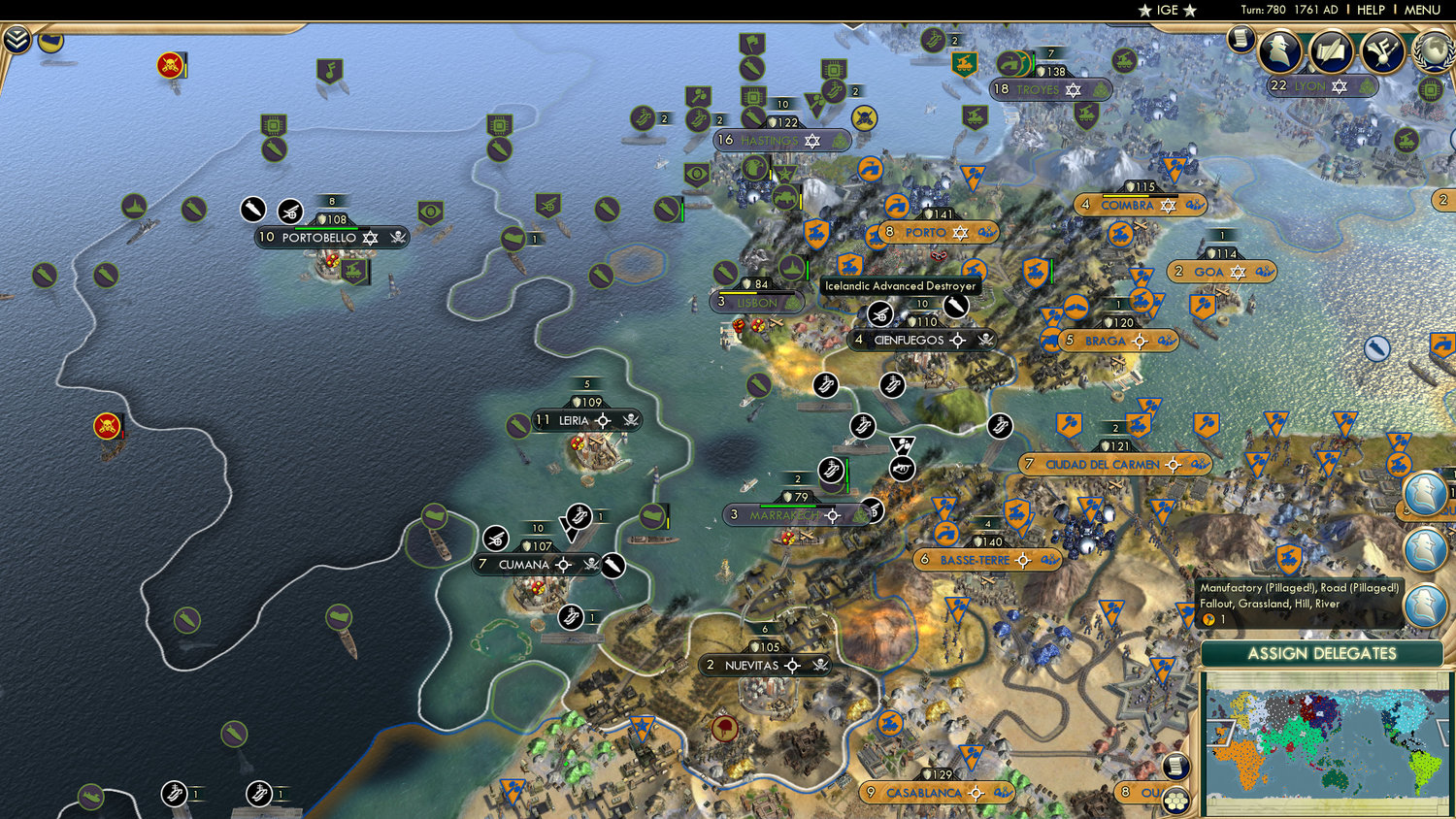Viewport: 1456px width, 819px height.
Task: Open the MENU in the top bar
Action: pos(1421,10)
